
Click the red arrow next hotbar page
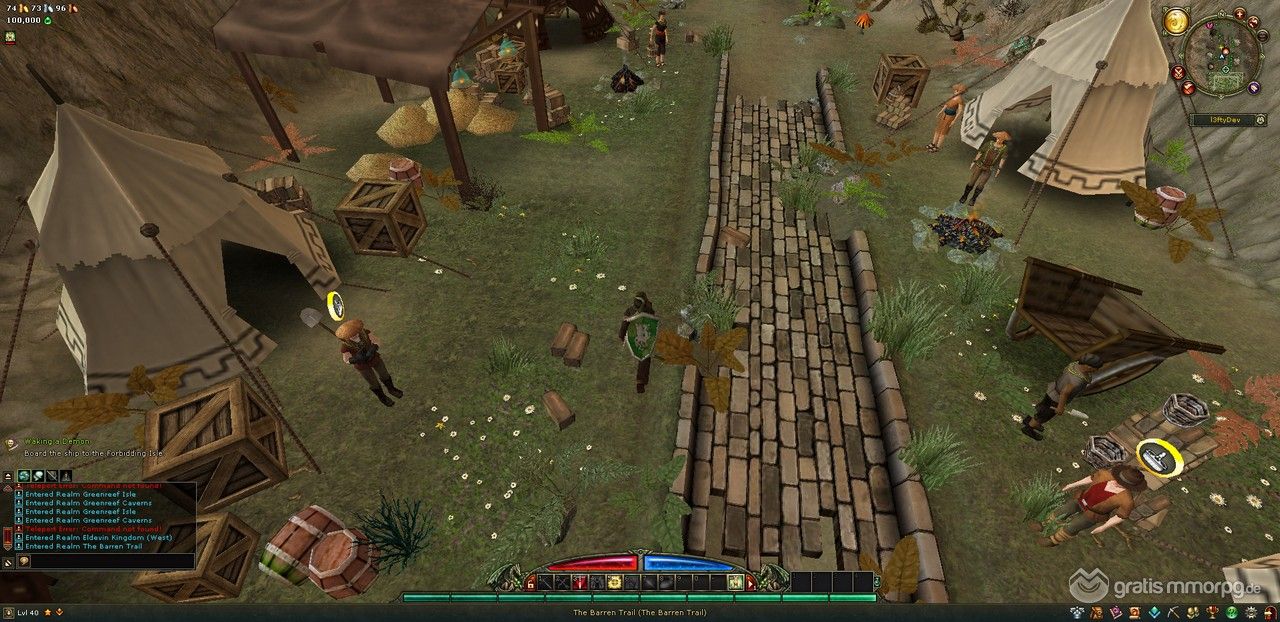point(751,582)
